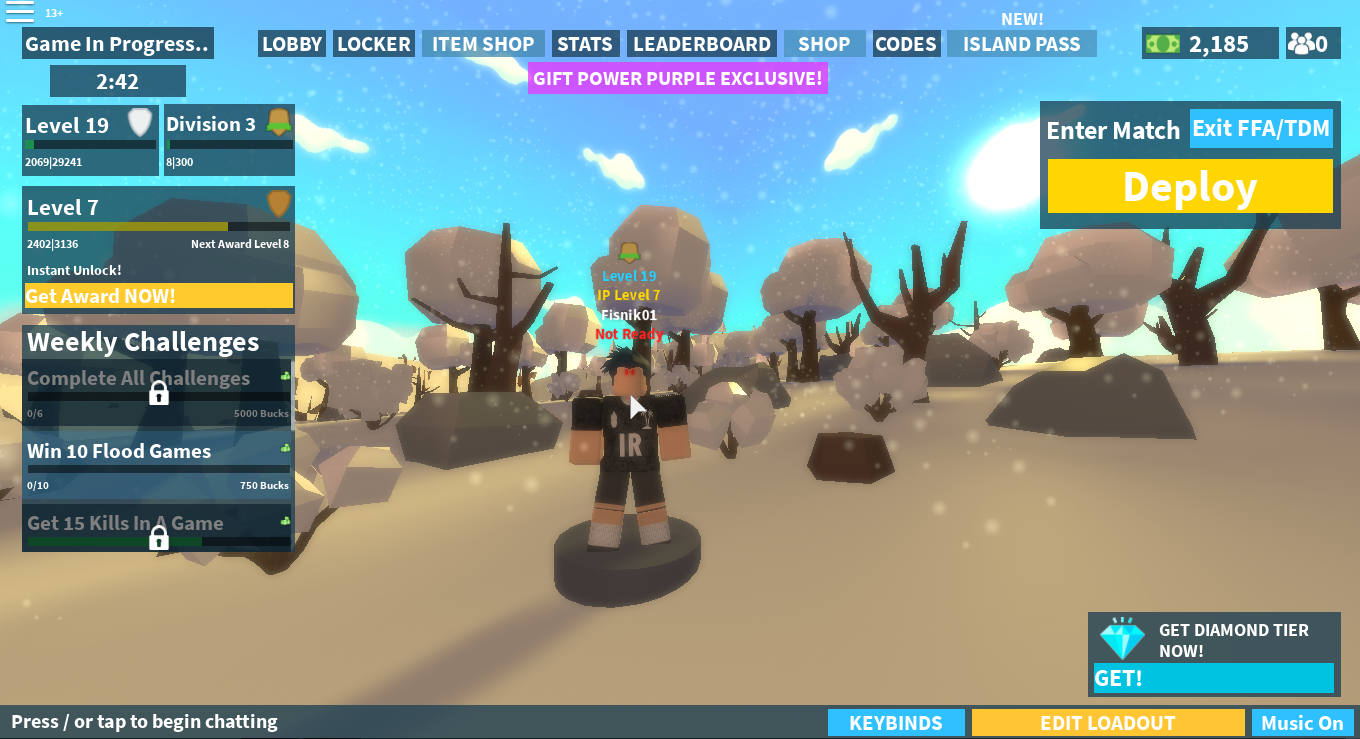Open the LOCKER menu
Viewport: 1360px width, 739px height.
pos(374,44)
